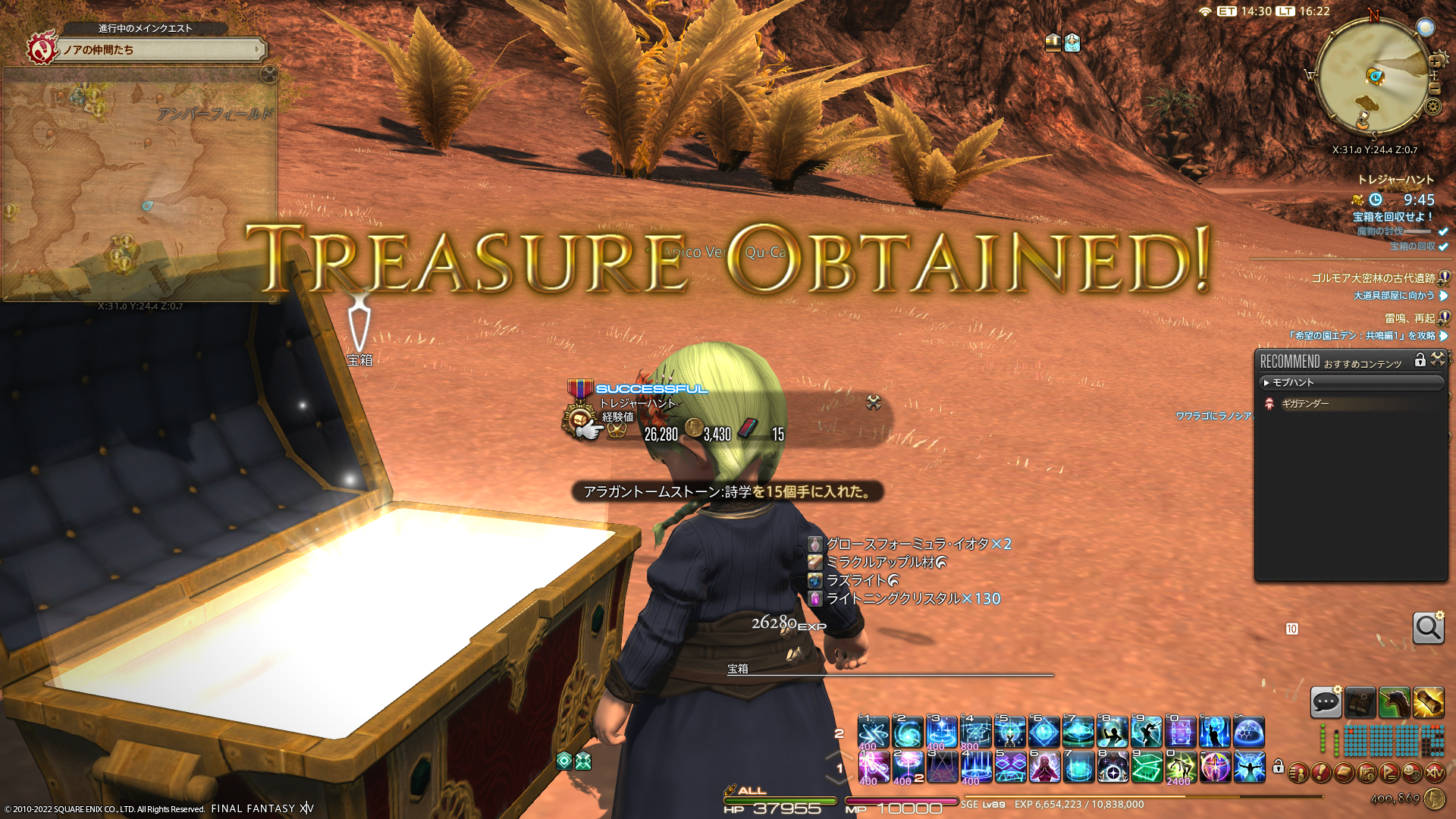Open the chat speech bubble icon
The image size is (1456, 819).
pos(1326,702)
